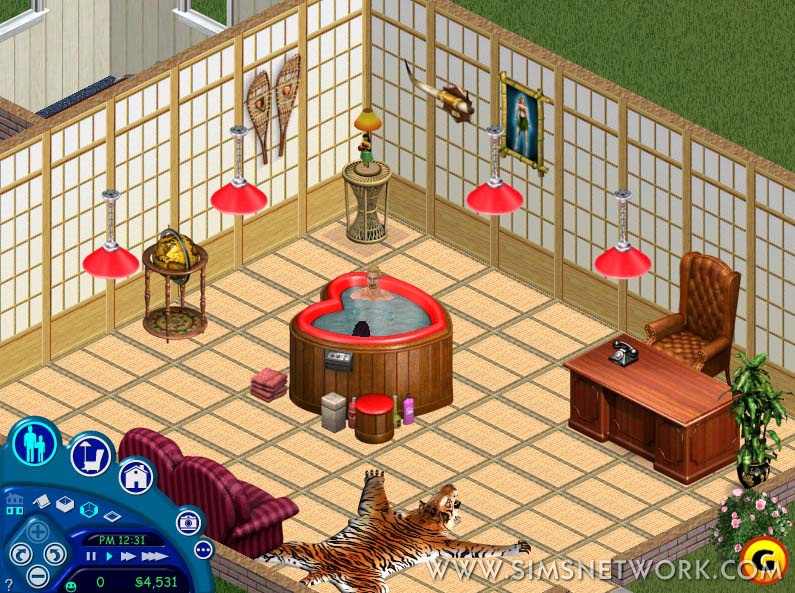Show the roof view
795x593 pixels.
(x=42, y=500)
